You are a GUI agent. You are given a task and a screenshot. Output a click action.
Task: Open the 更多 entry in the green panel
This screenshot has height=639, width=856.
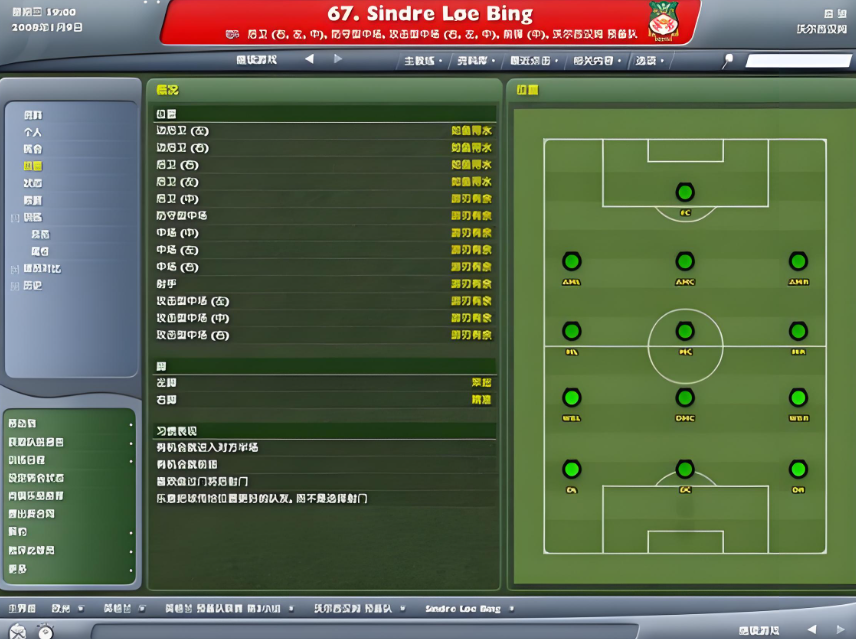pos(18,569)
